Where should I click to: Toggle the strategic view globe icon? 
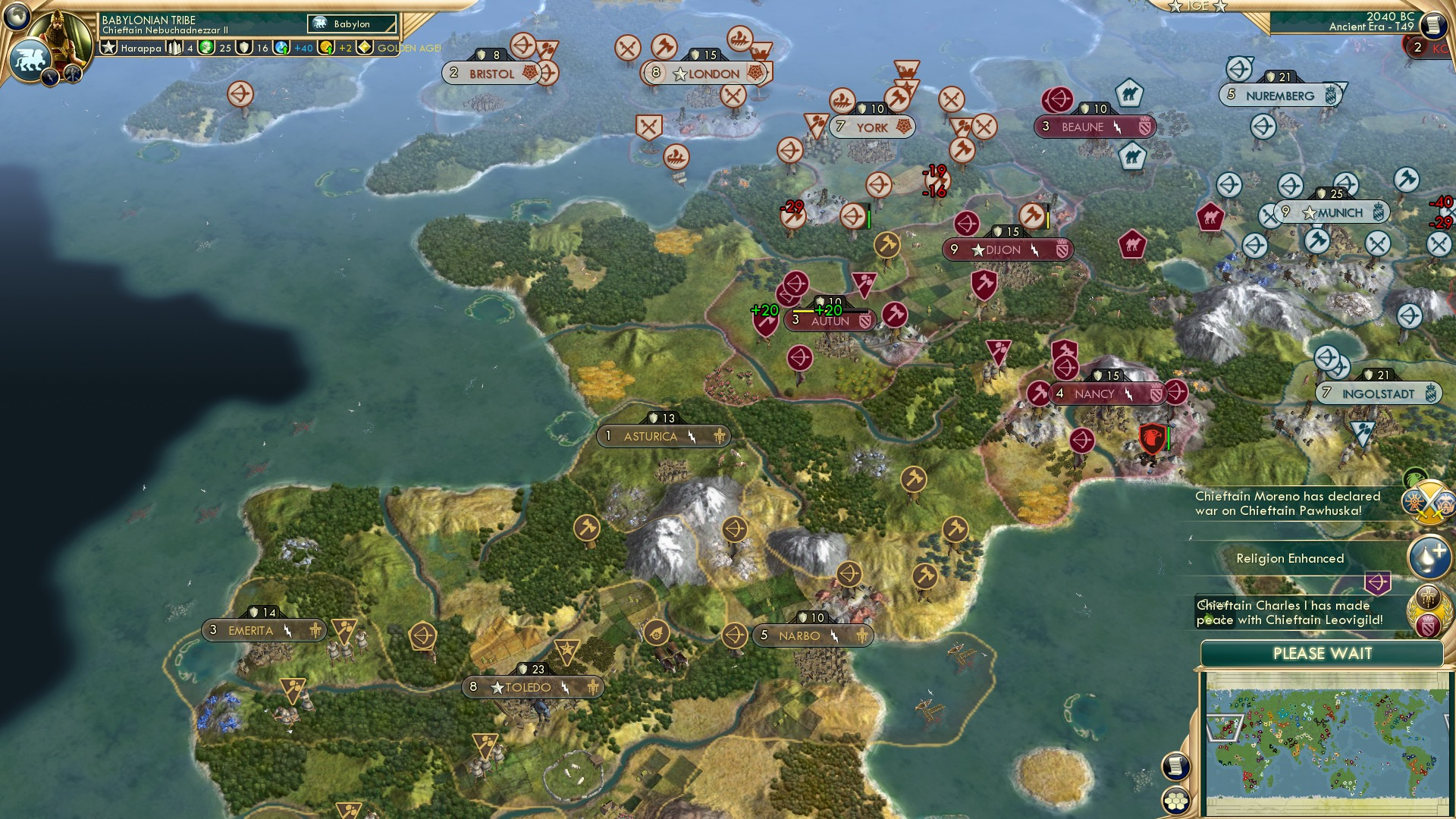(15, 17)
